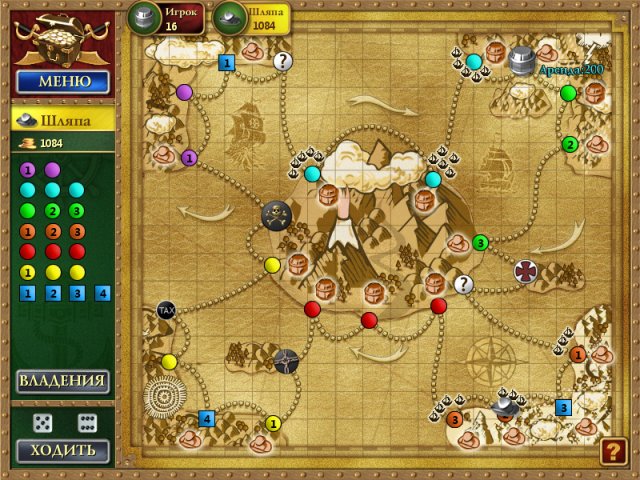Open the МЕНЮ button

(x=62, y=81)
